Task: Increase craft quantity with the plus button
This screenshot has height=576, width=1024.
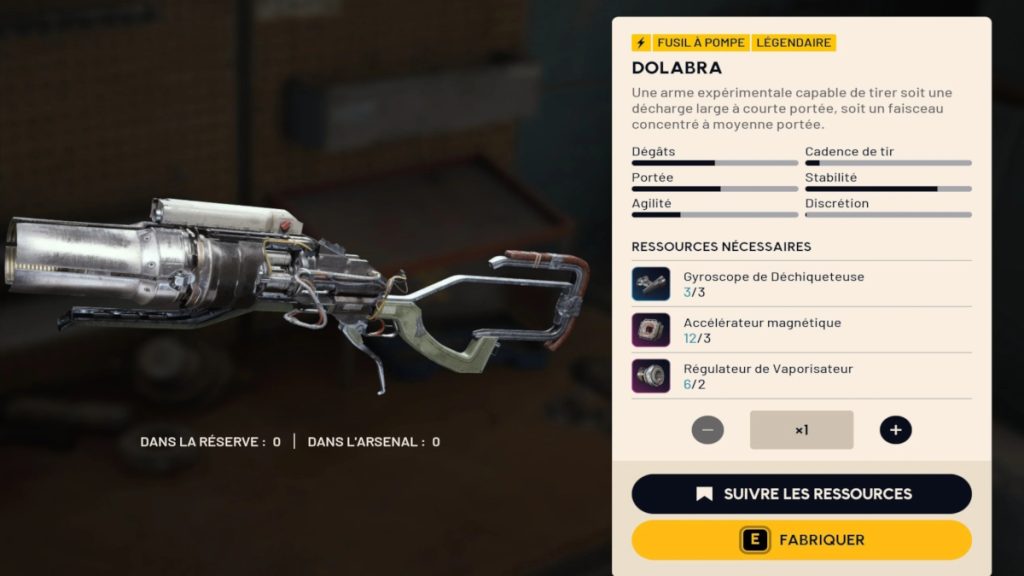Action: (x=895, y=430)
